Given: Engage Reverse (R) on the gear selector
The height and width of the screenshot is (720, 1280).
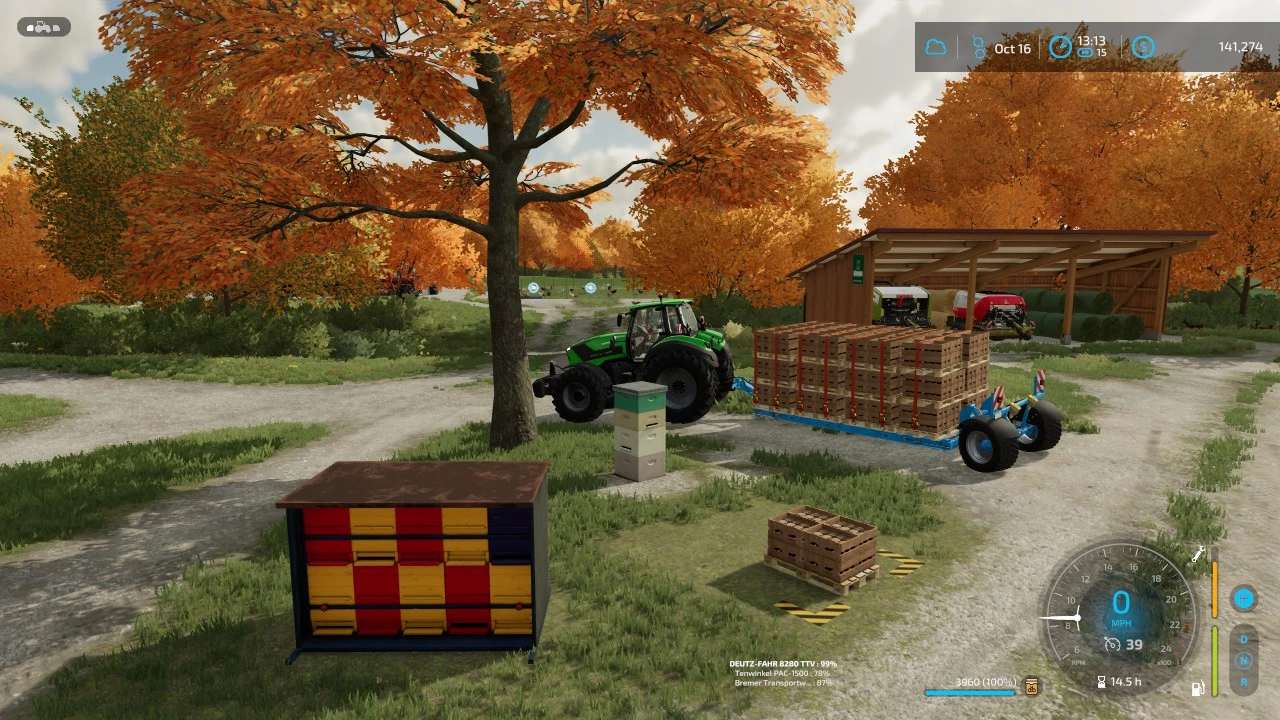Looking at the screenshot, I should [x=1243, y=682].
